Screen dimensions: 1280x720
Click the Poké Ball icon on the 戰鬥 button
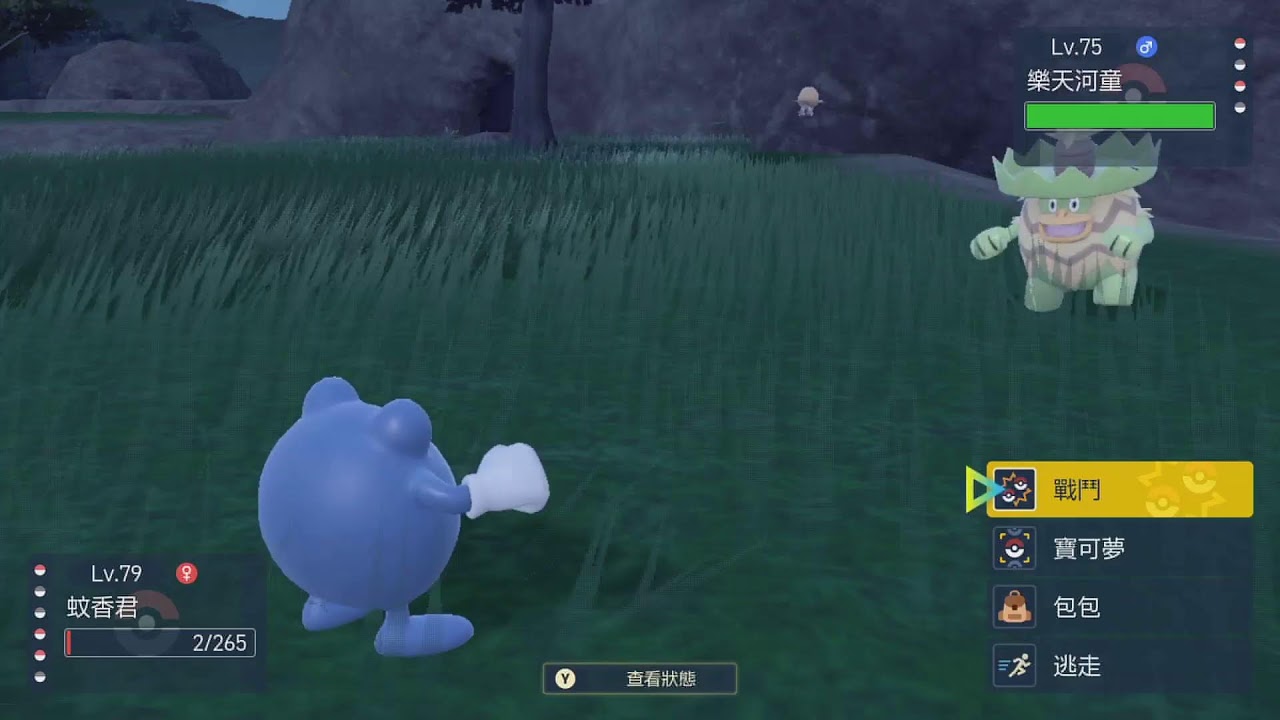click(x=1014, y=489)
